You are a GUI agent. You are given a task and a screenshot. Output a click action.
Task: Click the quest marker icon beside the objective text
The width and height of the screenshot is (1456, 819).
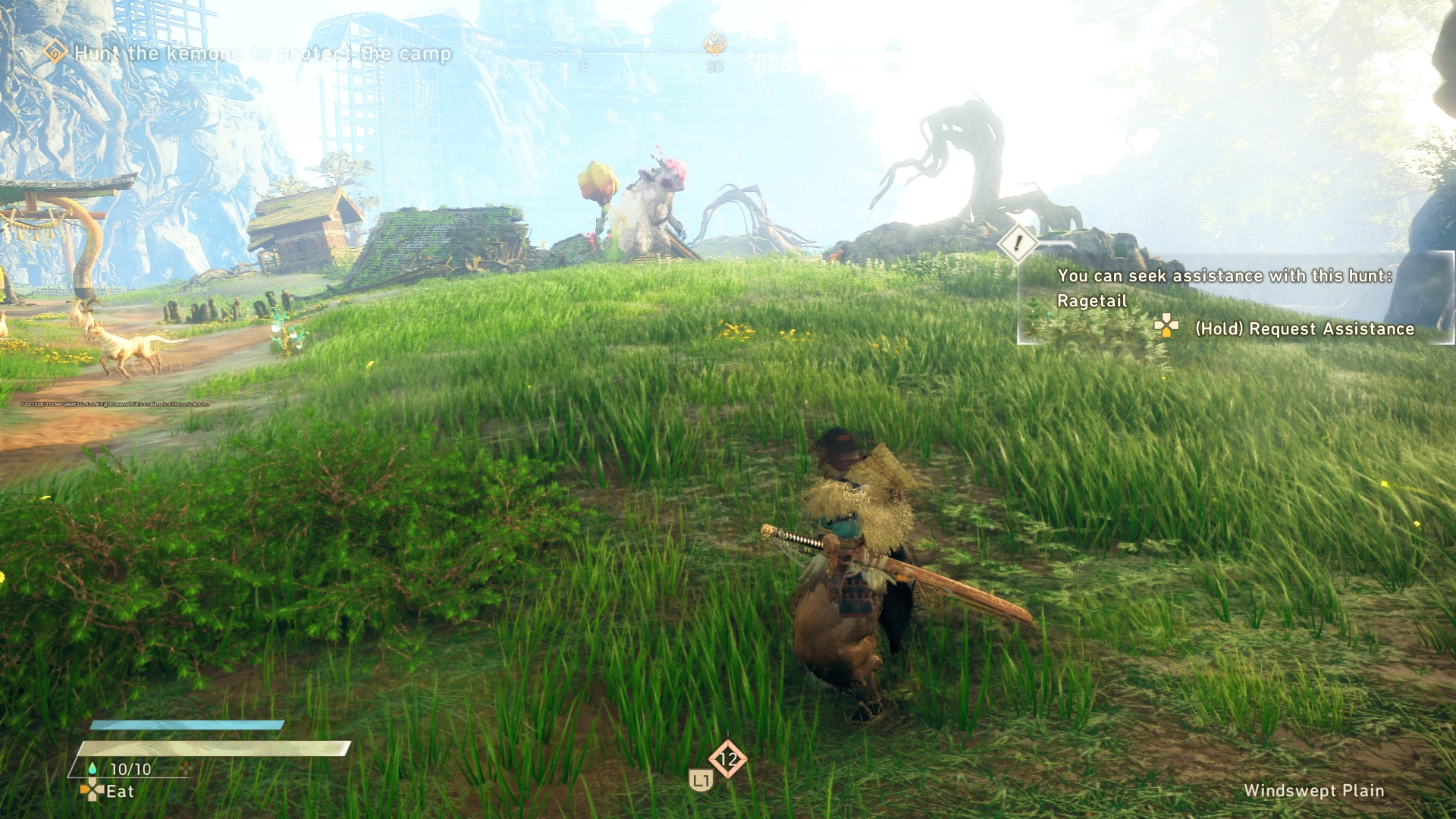[55, 53]
